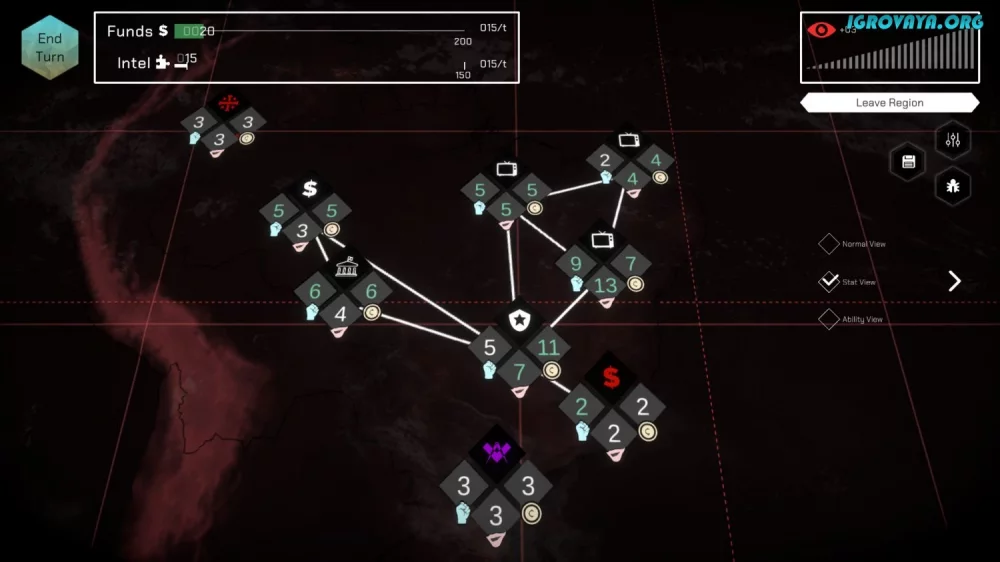Screen dimensions: 1000x562
Task: Open the bug report hexagon
Action: (x=952, y=186)
